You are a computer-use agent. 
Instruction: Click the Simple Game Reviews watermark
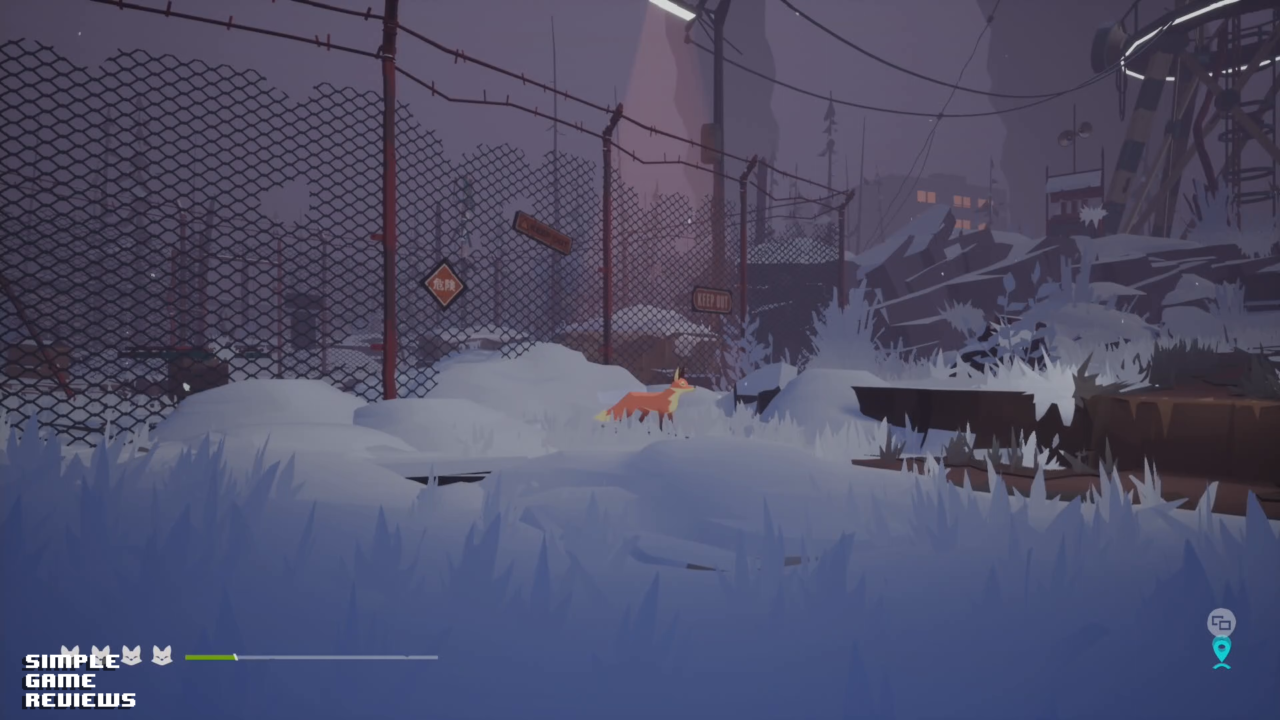(x=78, y=680)
